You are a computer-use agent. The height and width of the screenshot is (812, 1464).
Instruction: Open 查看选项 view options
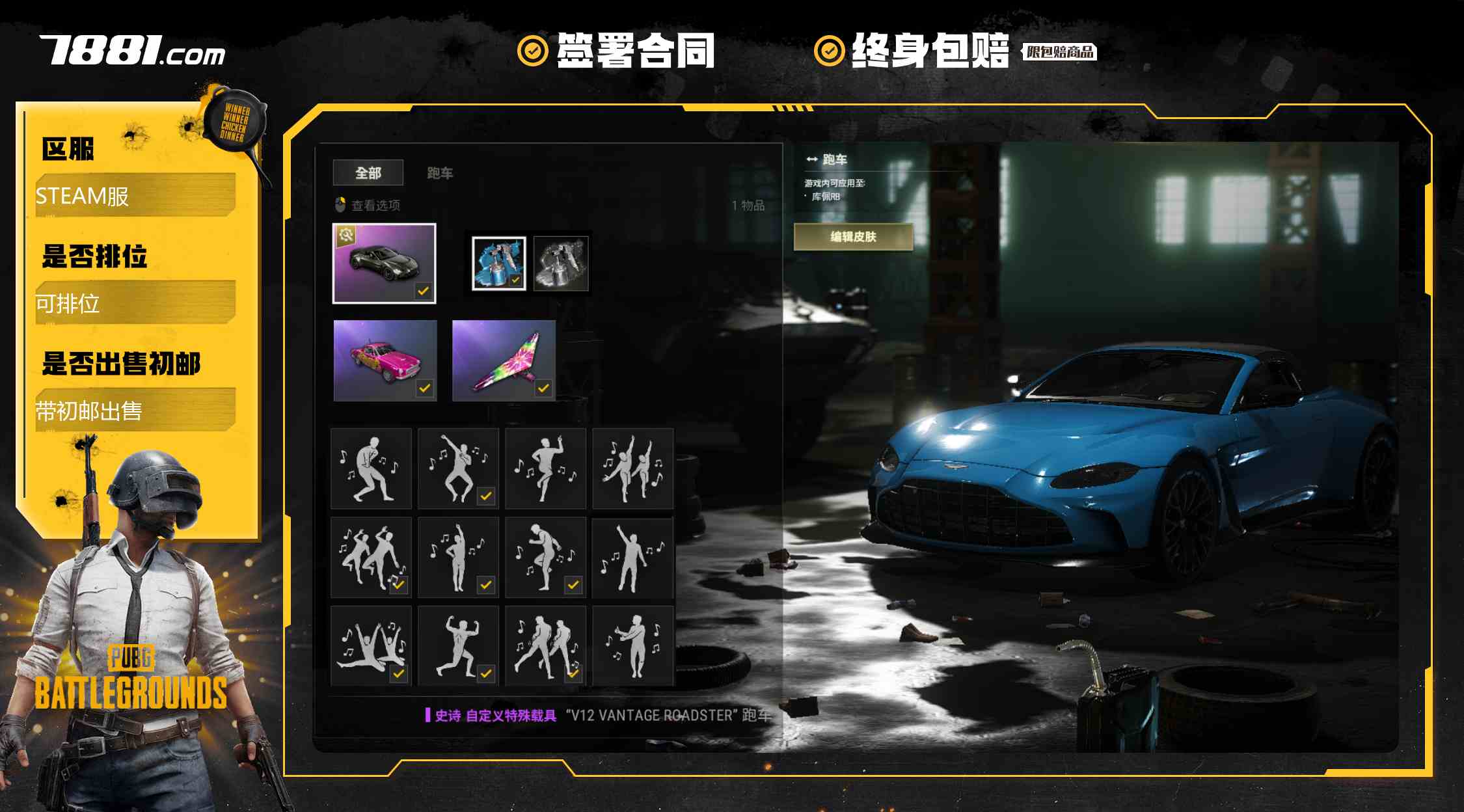pyautogui.click(x=368, y=206)
